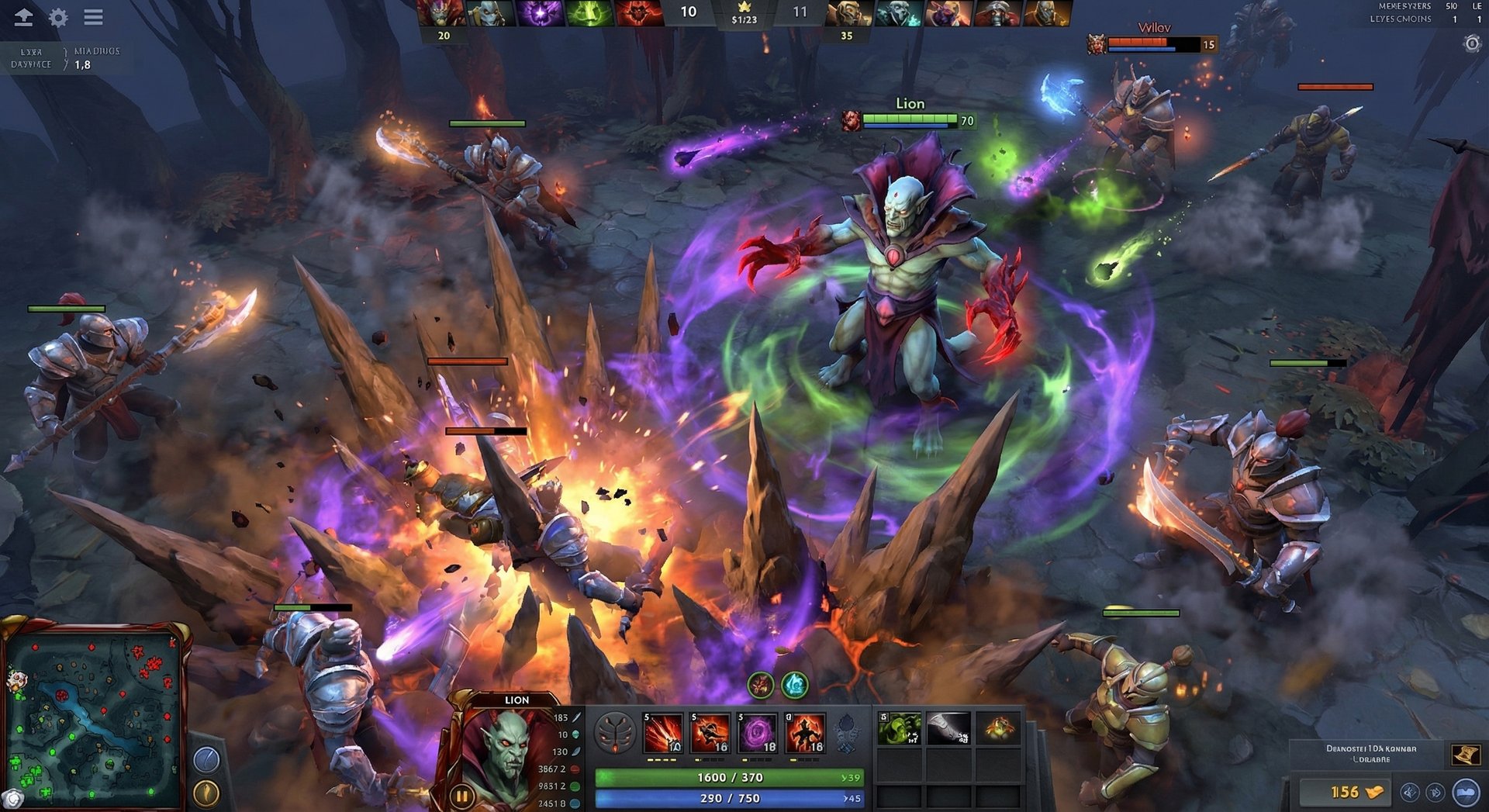The image size is (1489, 812).
Task: Click Lion's blue mana bar
Action: pos(729,797)
